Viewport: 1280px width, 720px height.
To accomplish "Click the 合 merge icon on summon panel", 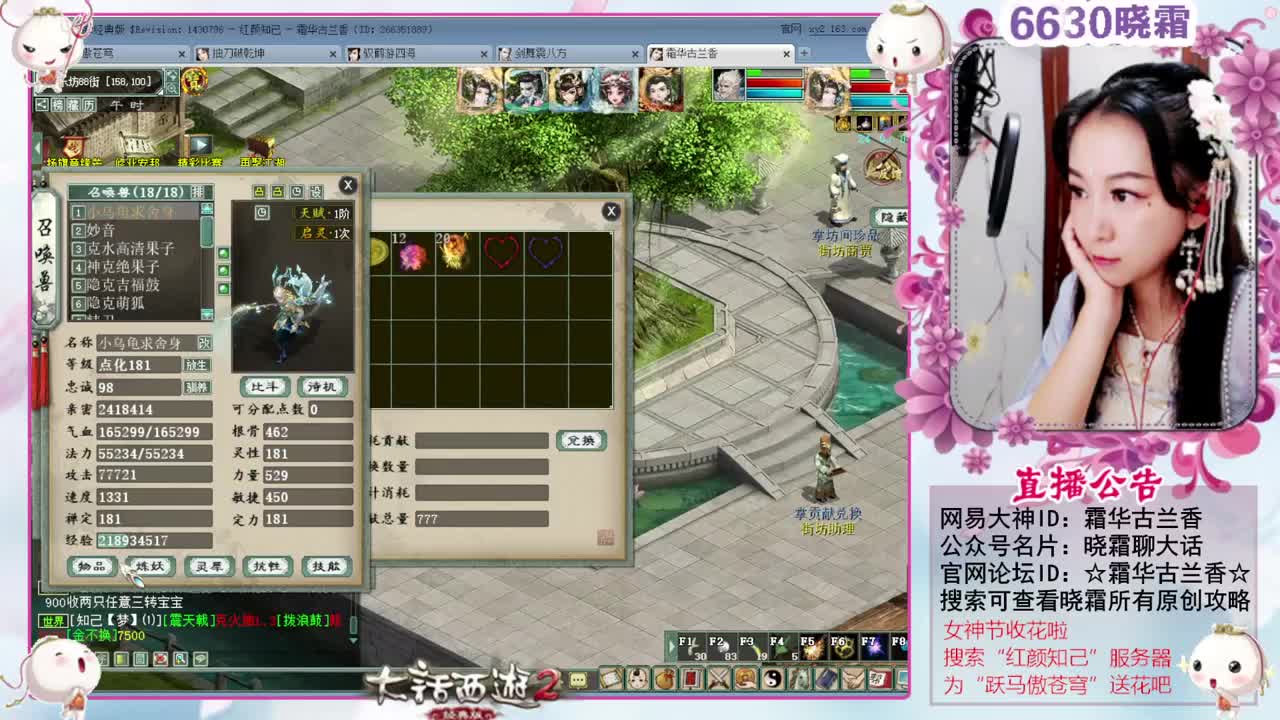I will click(259, 192).
